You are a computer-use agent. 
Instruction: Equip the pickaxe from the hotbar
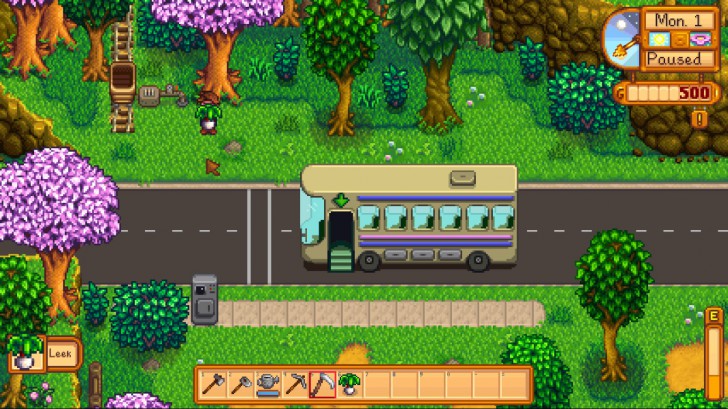click(x=295, y=383)
